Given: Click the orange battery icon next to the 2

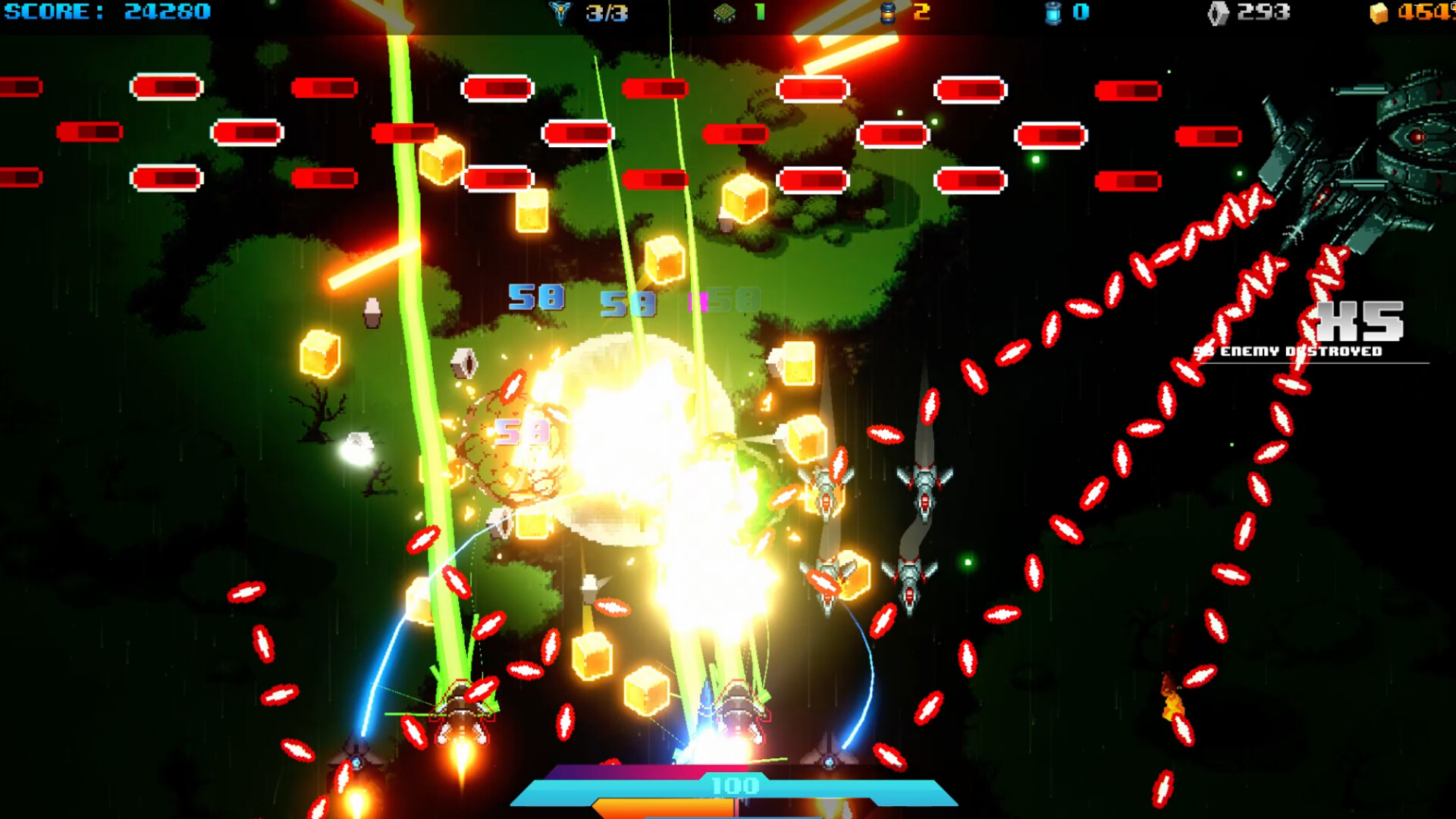Looking at the screenshot, I should [x=889, y=13].
